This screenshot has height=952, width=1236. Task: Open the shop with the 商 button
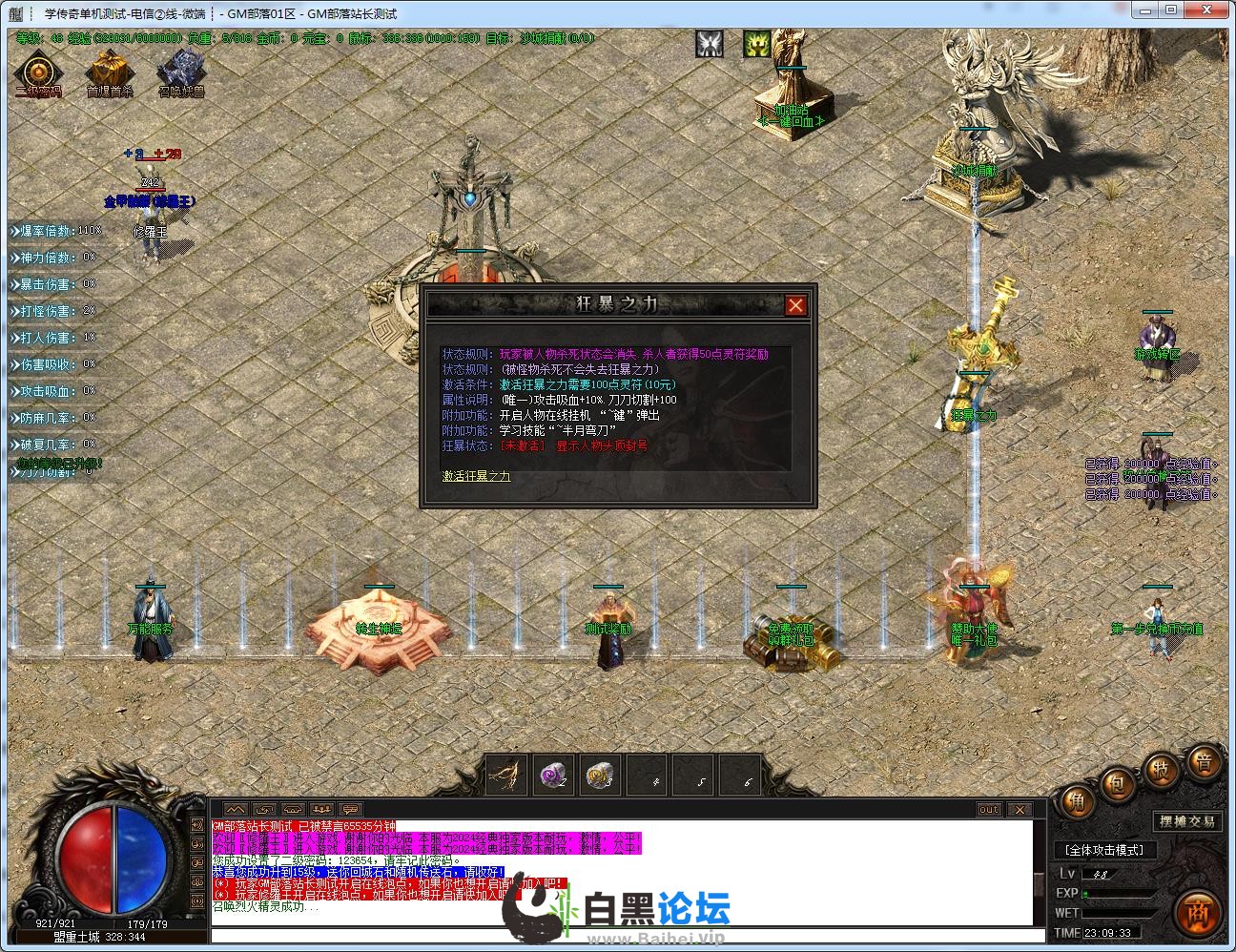pyautogui.click(x=1199, y=913)
